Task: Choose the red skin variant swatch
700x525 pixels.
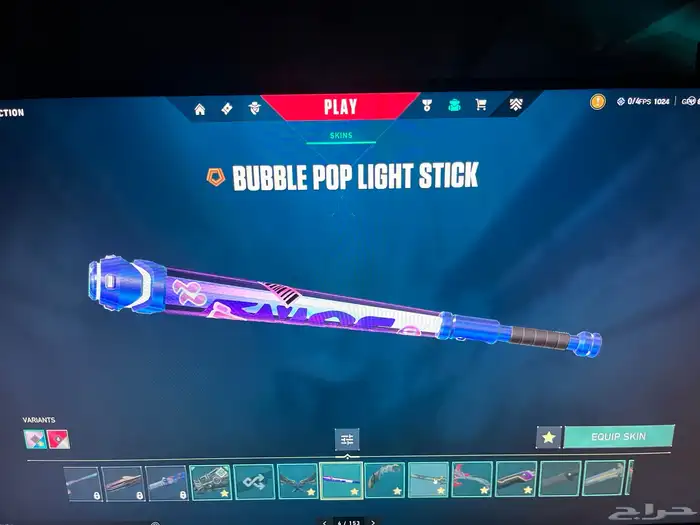Action: pyautogui.click(x=59, y=438)
